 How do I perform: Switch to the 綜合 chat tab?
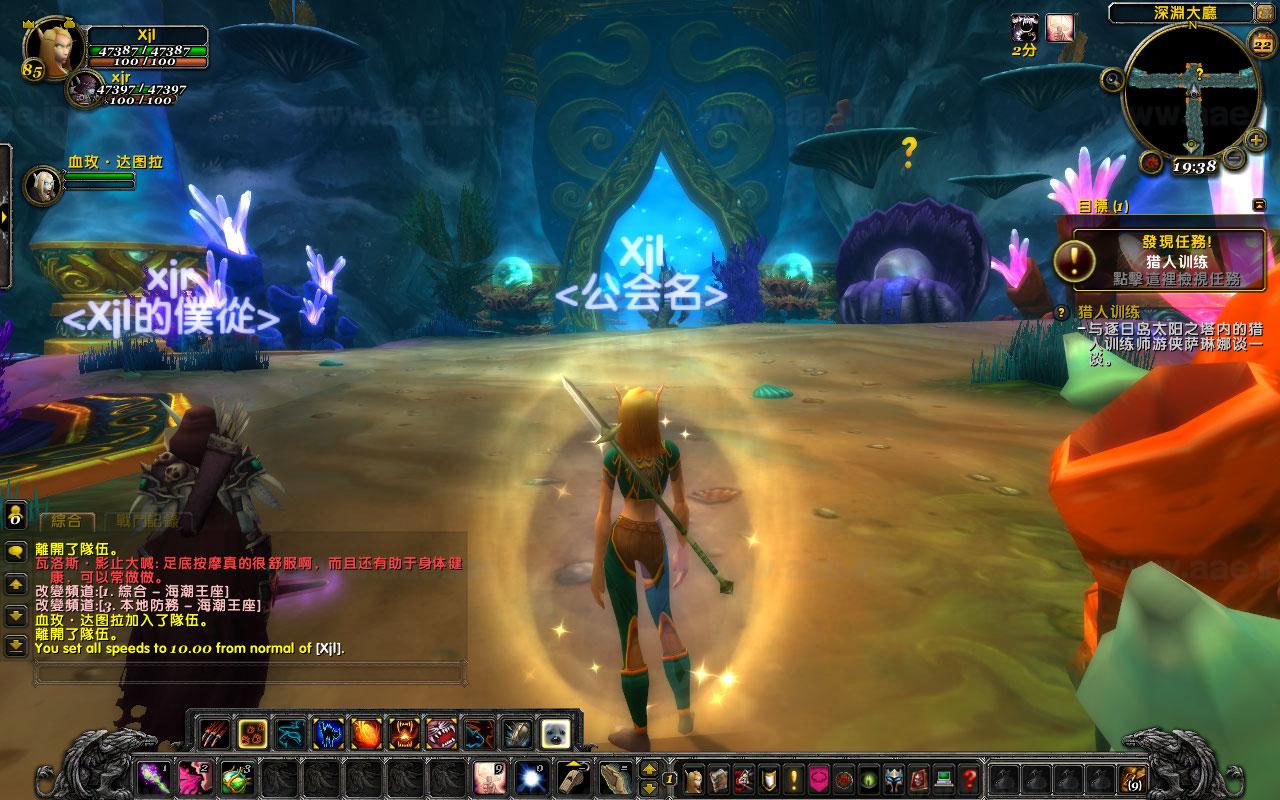(x=66, y=521)
